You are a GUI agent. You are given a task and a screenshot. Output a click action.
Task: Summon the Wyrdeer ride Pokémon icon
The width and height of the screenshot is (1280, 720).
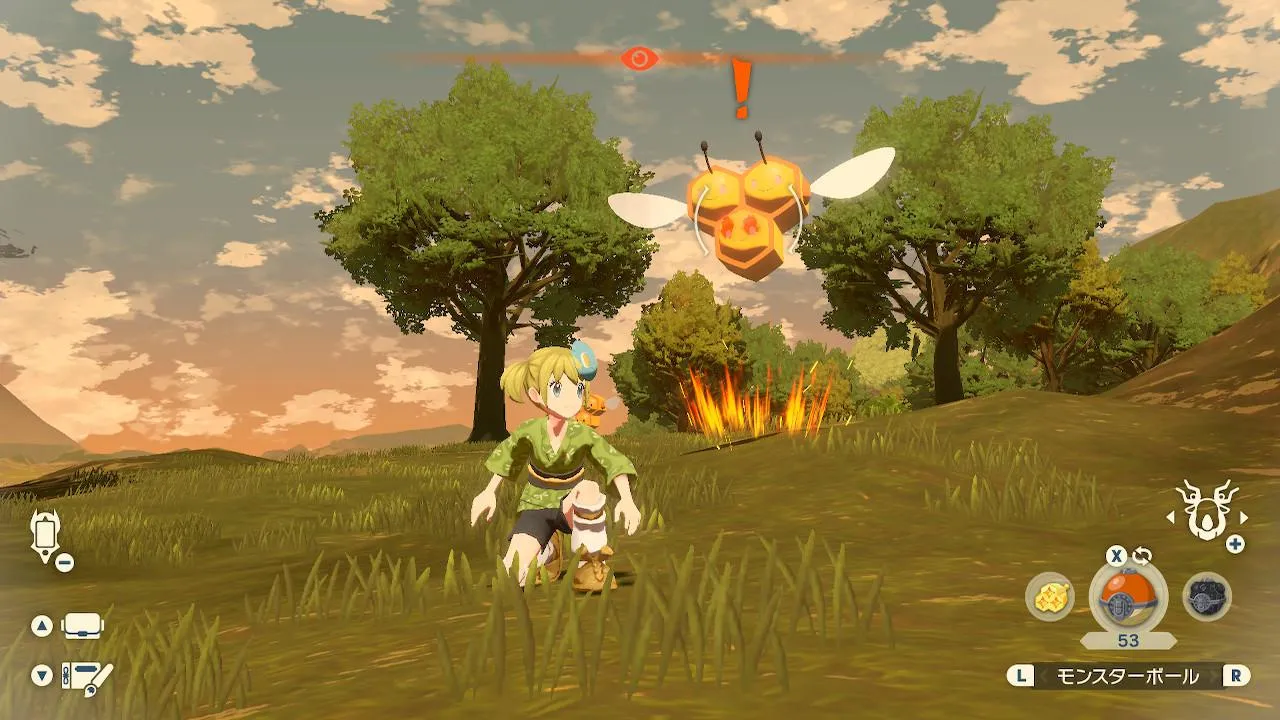pyautogui.click(x=1207, y=509)
